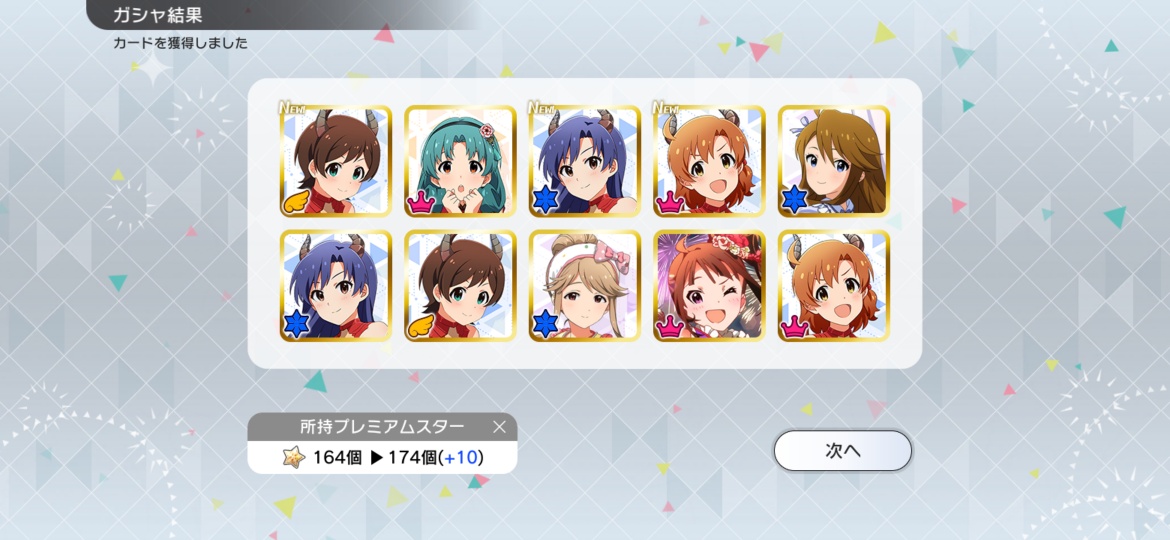1170x540 pixels.
Task: Choose the blonde girl with pink bow card
Action: pos(584,286)
